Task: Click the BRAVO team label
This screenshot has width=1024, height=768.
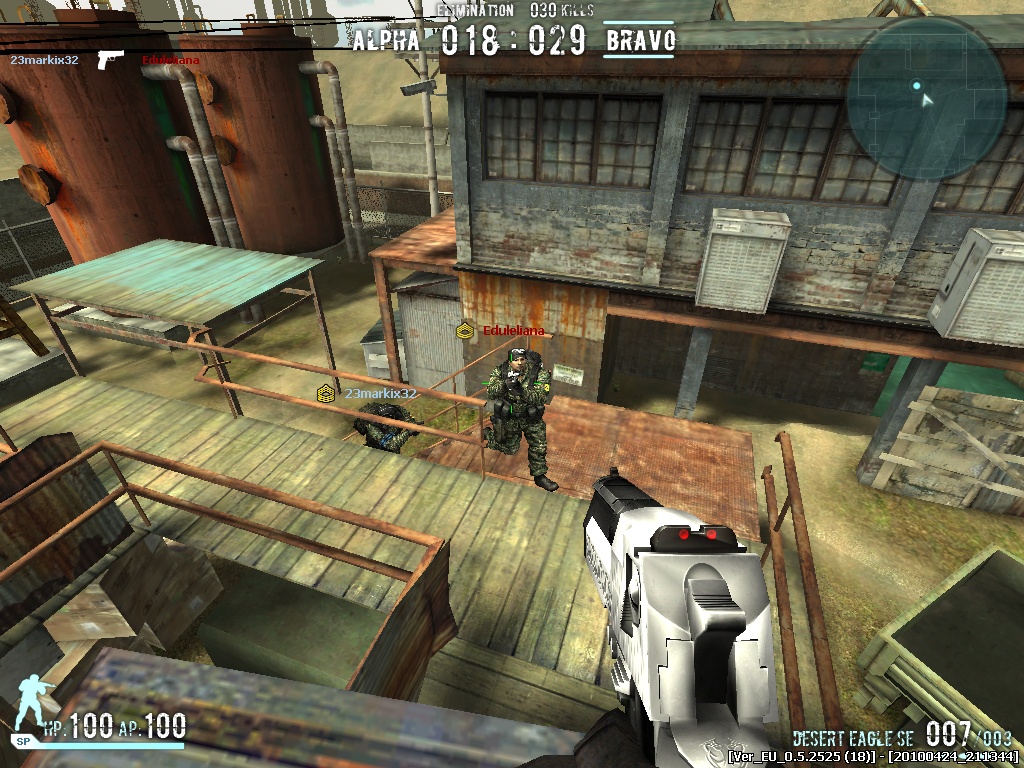Action: pos(640,41)
